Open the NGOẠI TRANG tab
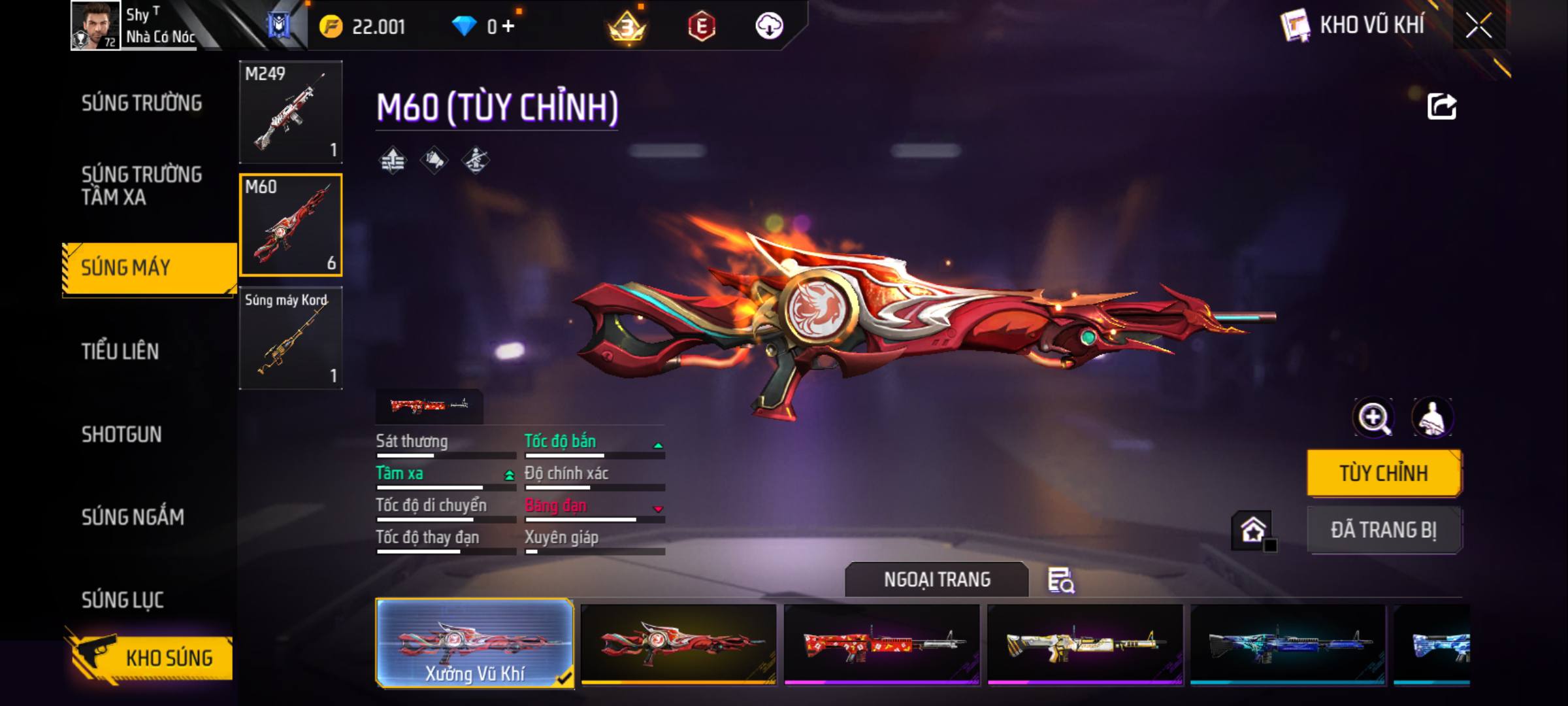The image size is (1568, 706). click(936, 580)
